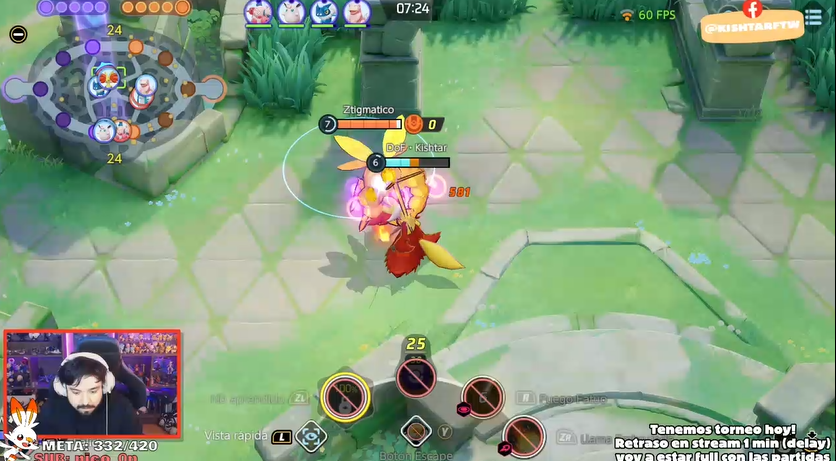
Task: Tap the Vista rápida eye icon
Action: (311, 436)
